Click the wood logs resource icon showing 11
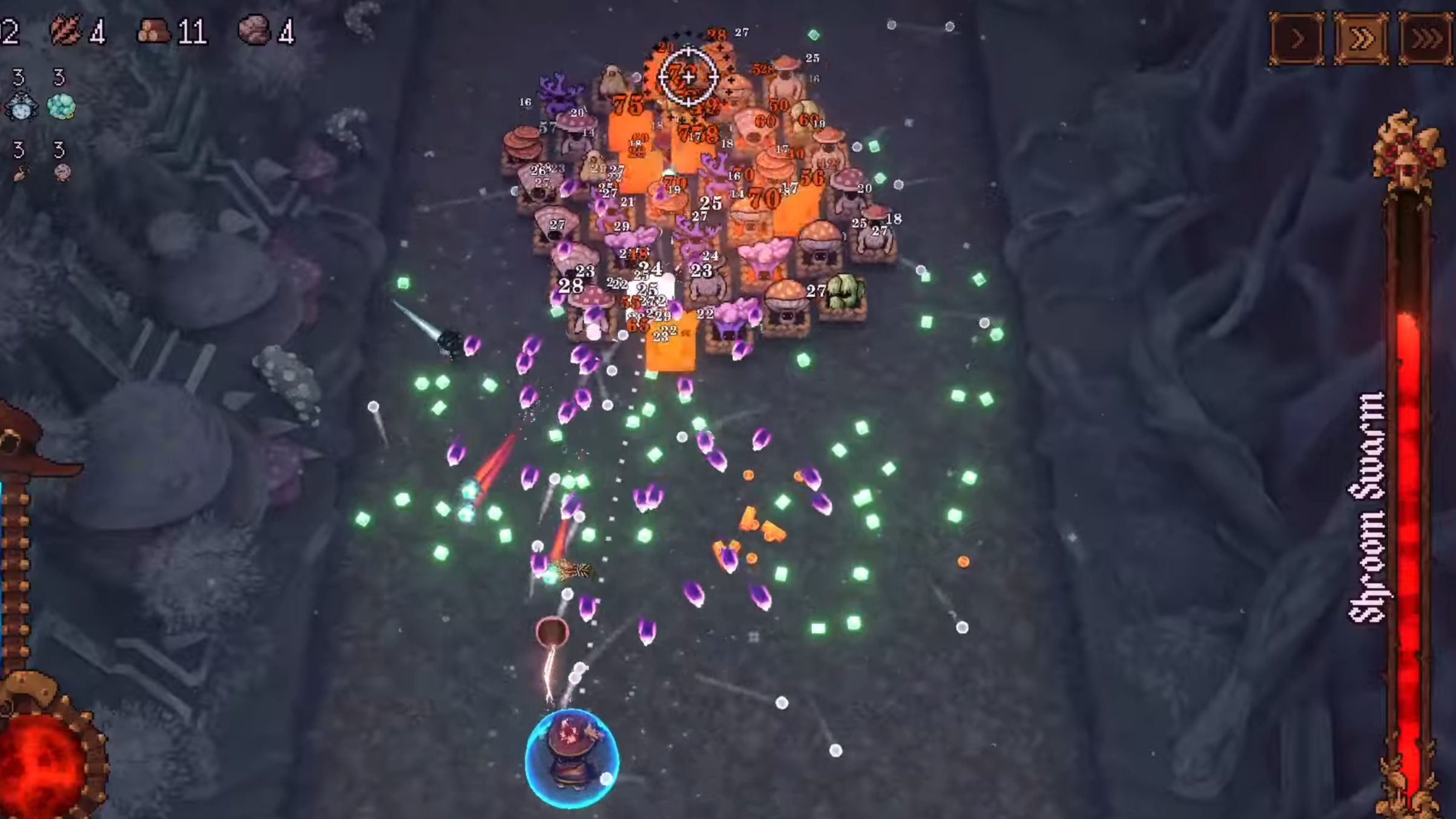The width and height of the screenshot is (1456, 819). [154, 29]
